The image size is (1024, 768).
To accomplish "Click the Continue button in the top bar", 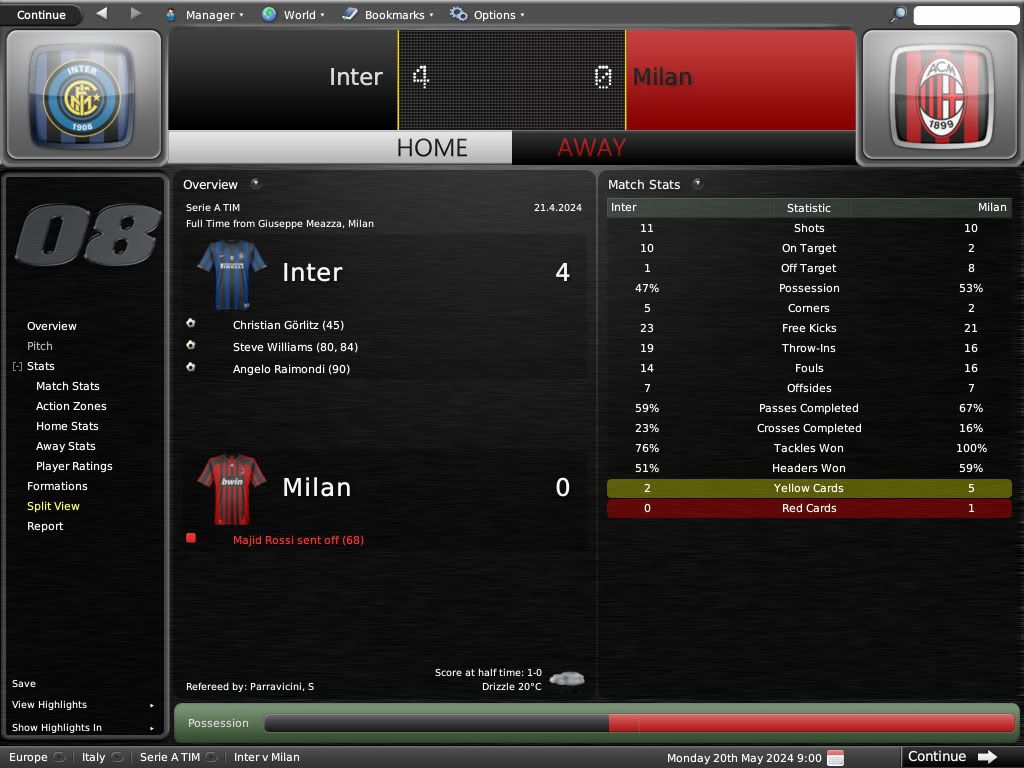I will (x=41, y=15).
